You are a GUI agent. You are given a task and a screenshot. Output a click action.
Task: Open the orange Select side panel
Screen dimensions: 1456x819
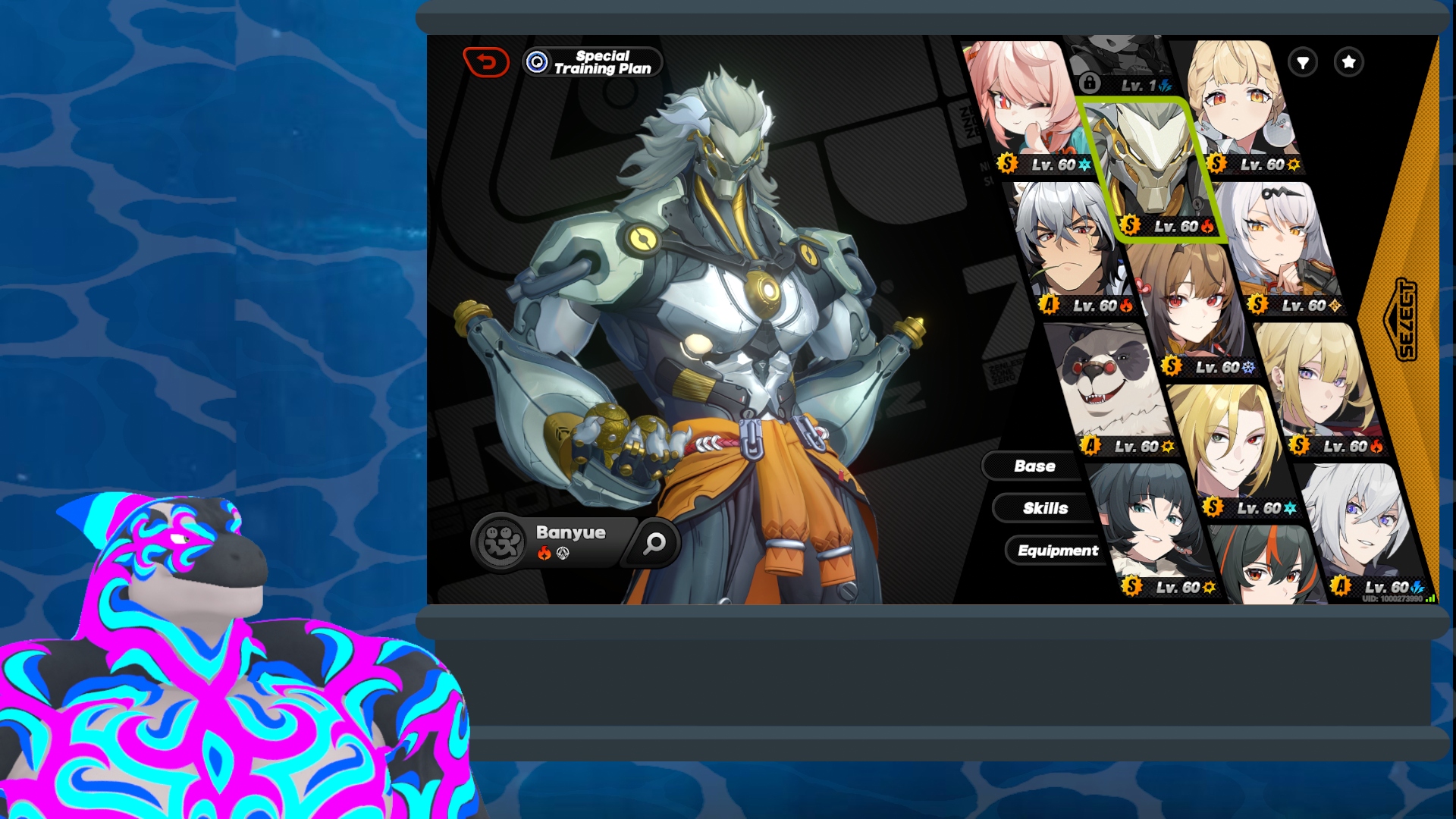[x=1404, y=320]
